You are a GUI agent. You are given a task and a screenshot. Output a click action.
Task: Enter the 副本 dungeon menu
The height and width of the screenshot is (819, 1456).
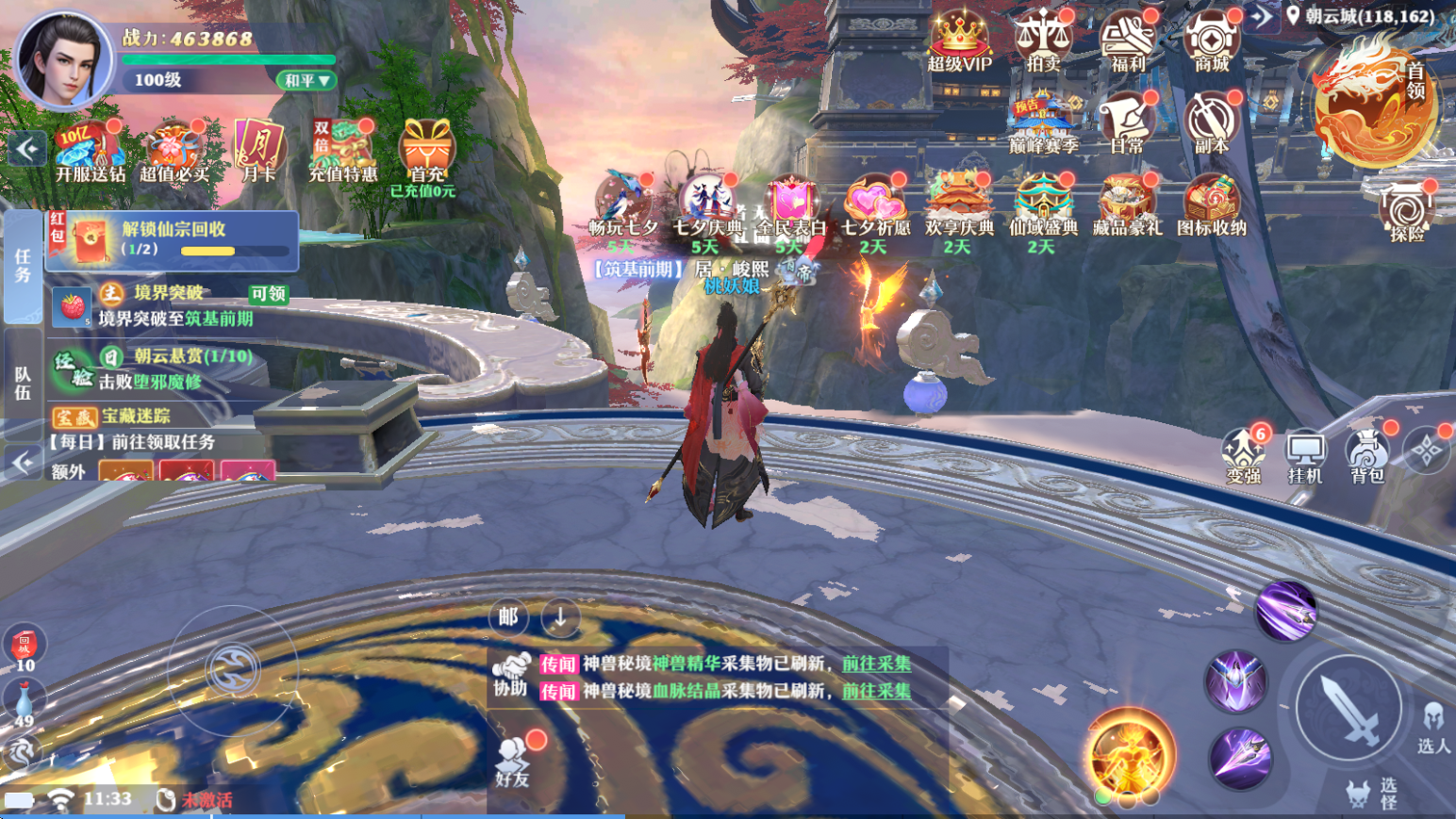(x=1212, y=123)
